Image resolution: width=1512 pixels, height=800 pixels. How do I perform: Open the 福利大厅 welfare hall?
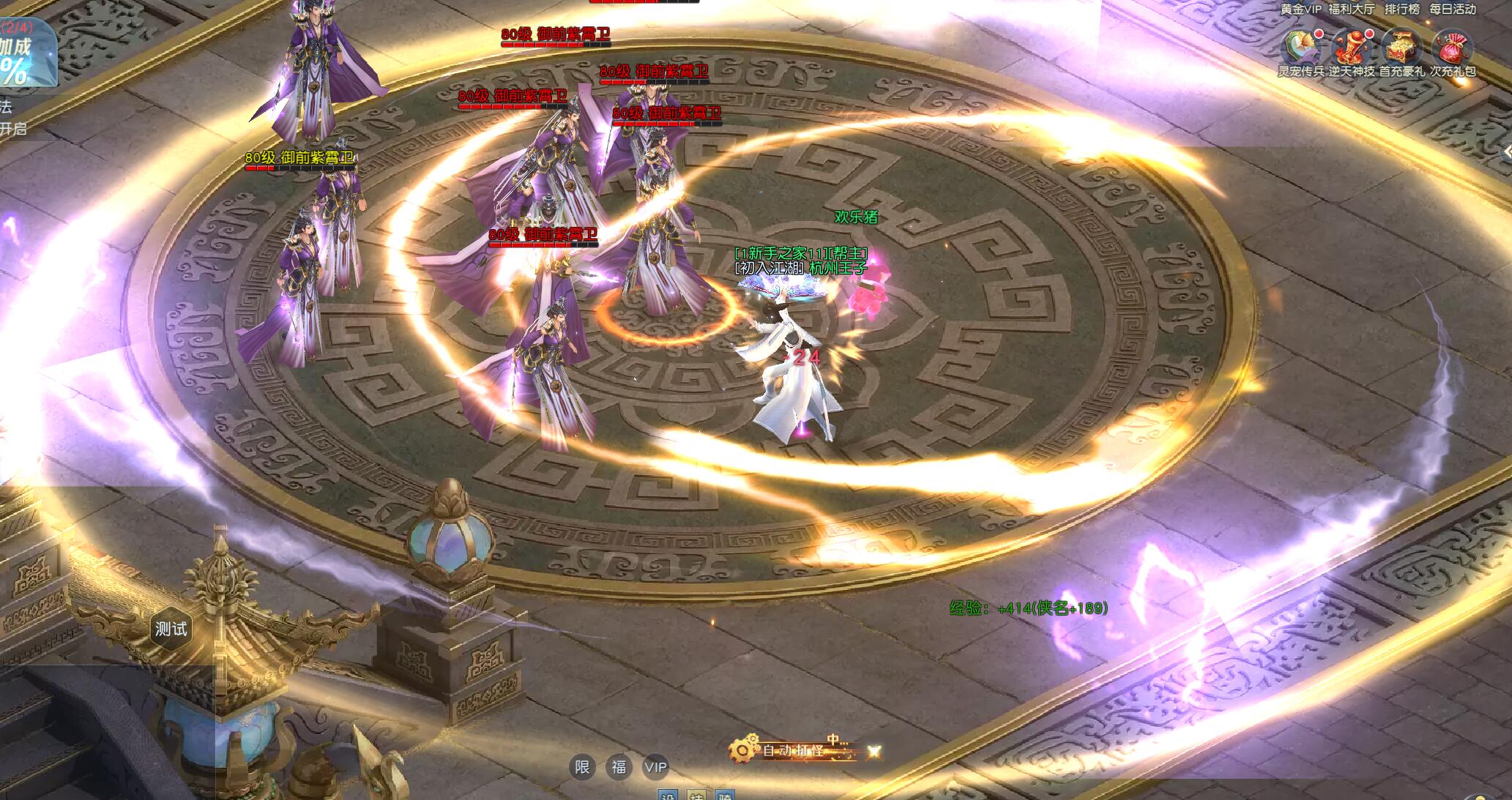coord(1352,10)
